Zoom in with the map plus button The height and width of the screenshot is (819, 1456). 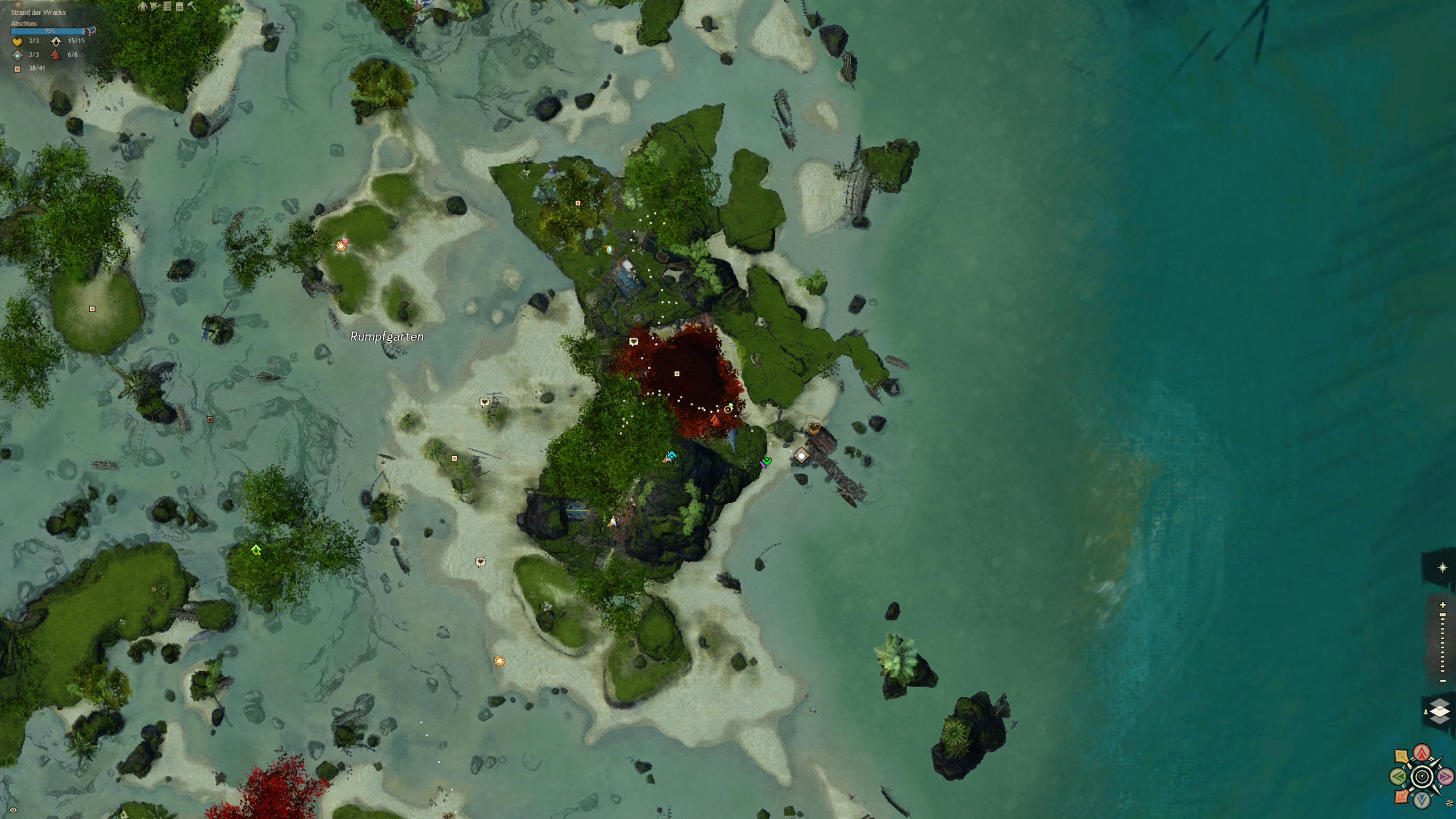coord(1442,605)
